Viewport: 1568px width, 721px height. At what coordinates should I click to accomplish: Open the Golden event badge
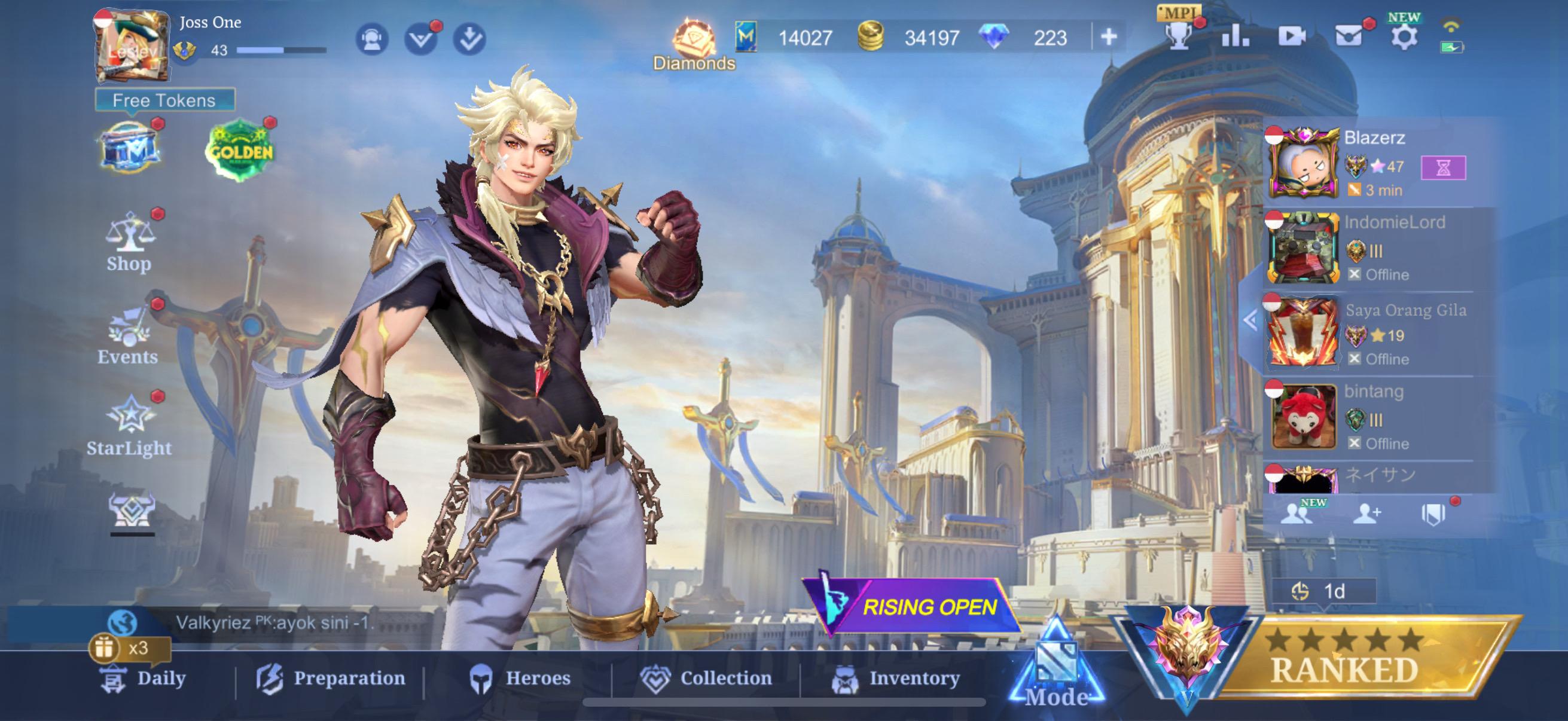pyautogui.click(x=240, y=150)
